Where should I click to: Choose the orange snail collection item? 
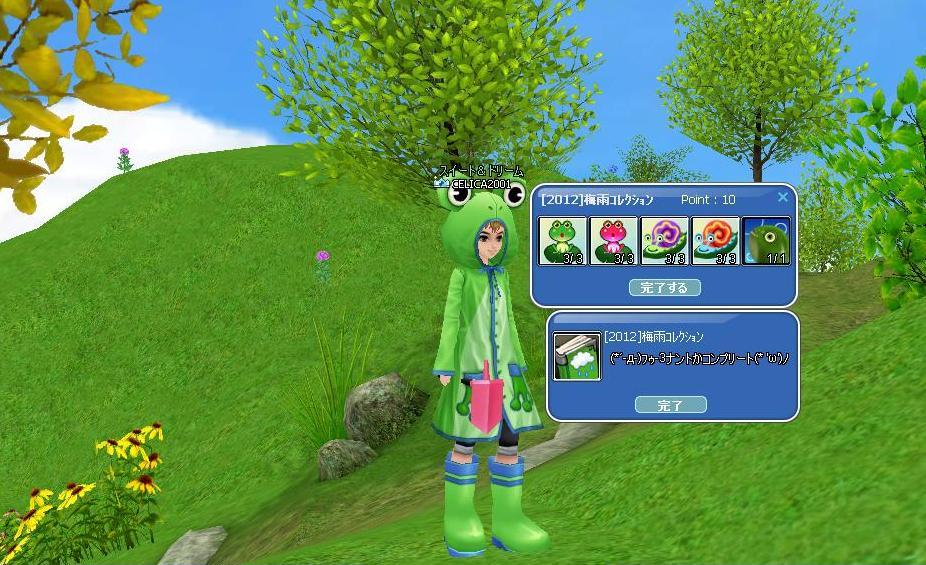715,241
